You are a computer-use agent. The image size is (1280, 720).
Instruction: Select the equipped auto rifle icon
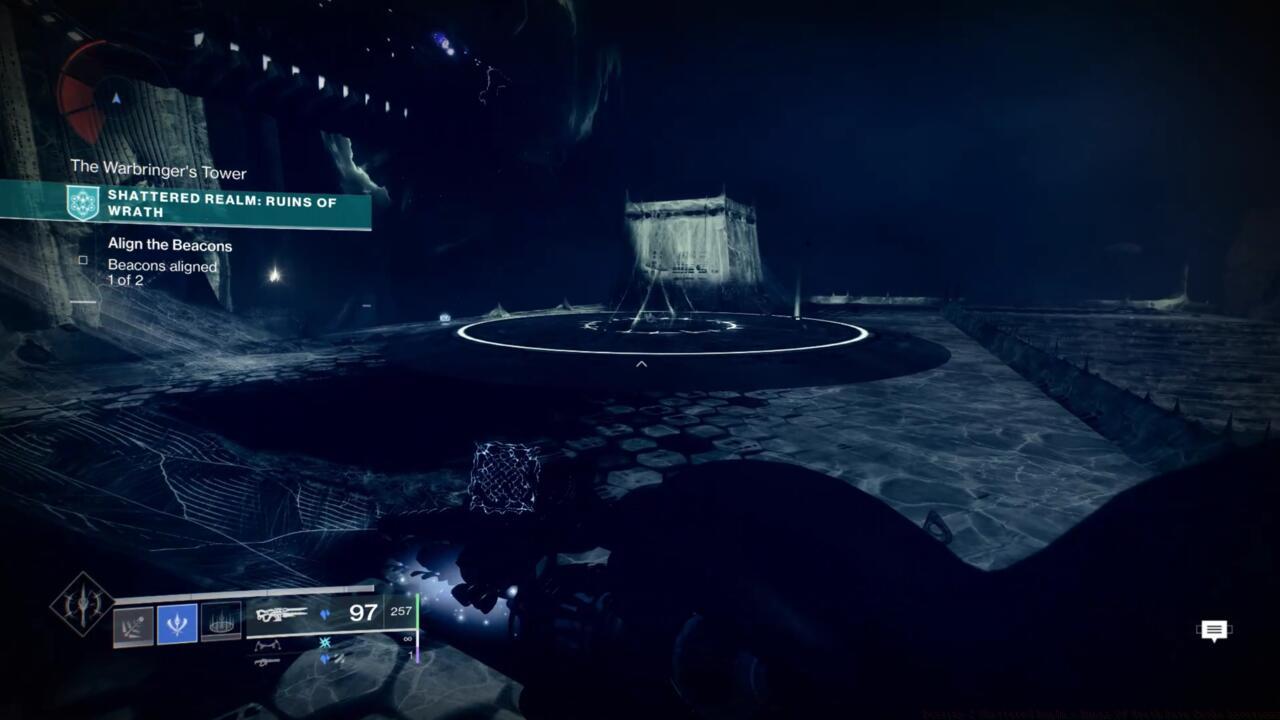pyautogui.click(x=282, y=613)
